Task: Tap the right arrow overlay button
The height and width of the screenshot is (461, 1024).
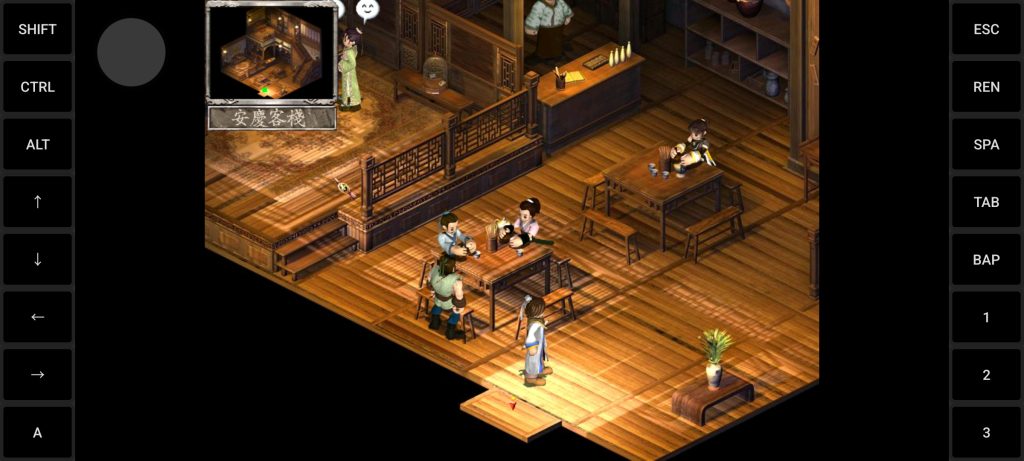Action: point(38,374)
